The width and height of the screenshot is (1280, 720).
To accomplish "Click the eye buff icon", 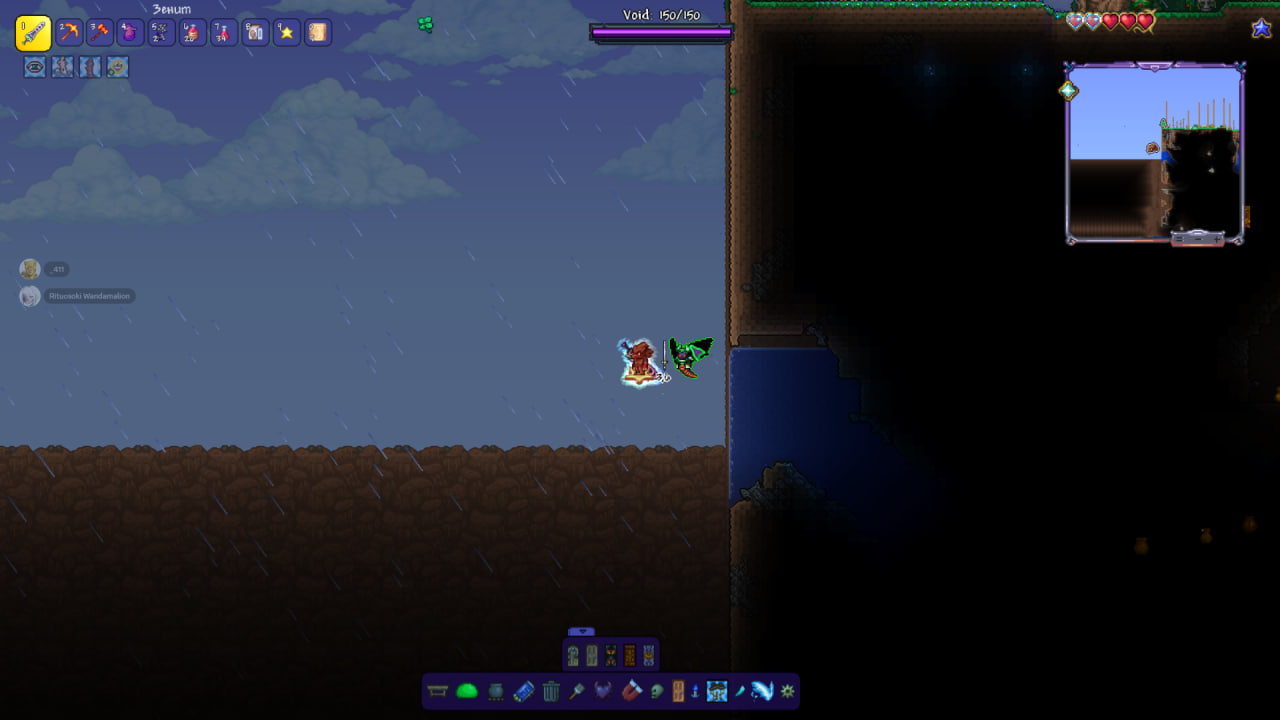I will coord(35,67).
